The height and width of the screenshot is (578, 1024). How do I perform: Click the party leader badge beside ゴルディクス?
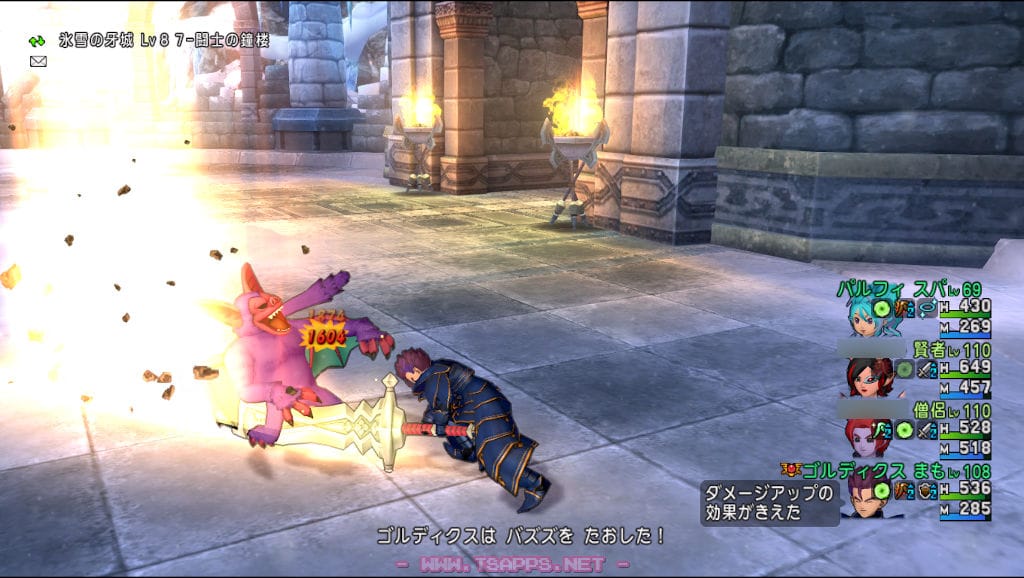tap(792, 469)
